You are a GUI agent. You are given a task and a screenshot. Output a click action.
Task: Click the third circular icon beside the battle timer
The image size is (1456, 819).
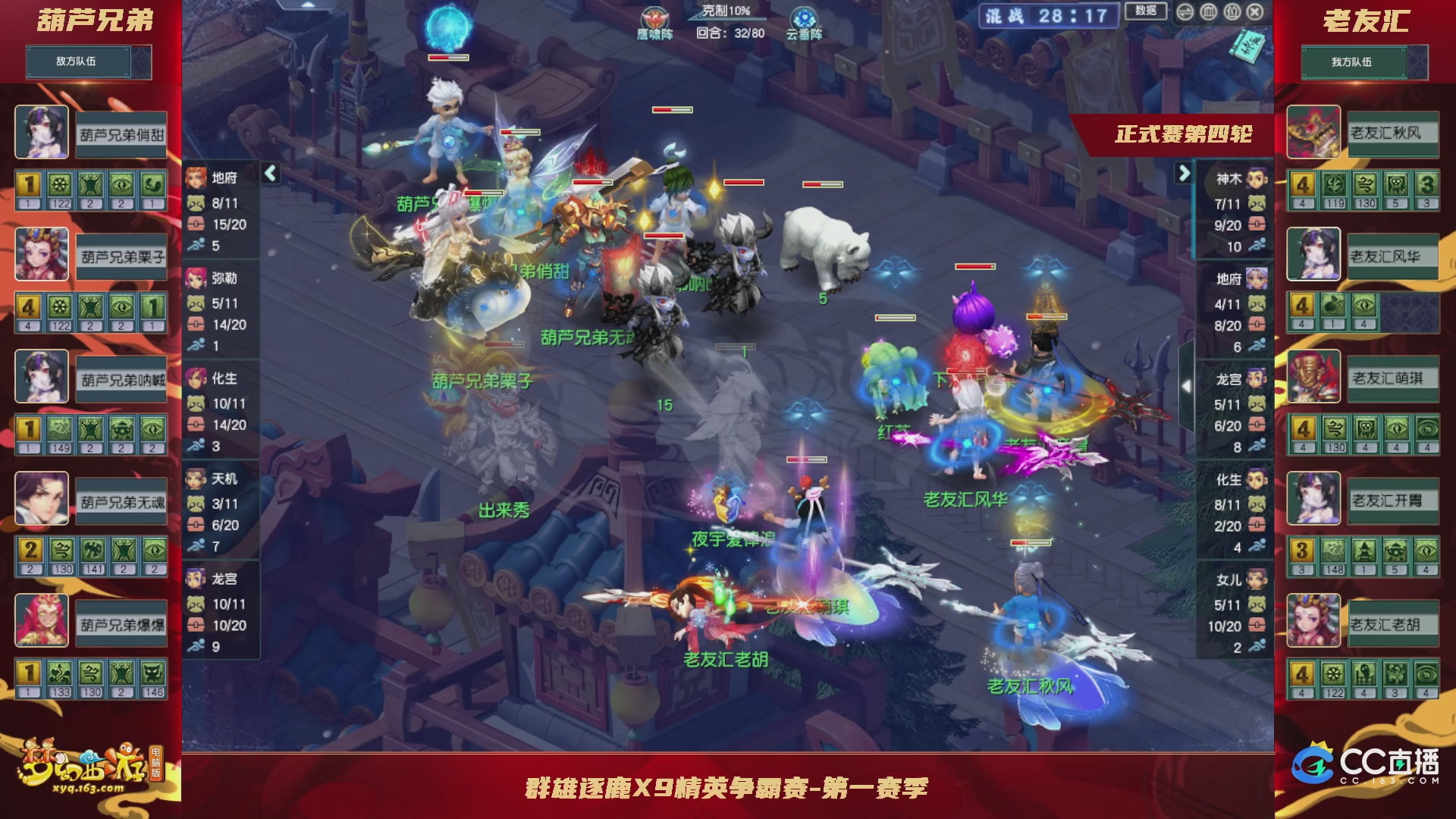coord(1234,12)
